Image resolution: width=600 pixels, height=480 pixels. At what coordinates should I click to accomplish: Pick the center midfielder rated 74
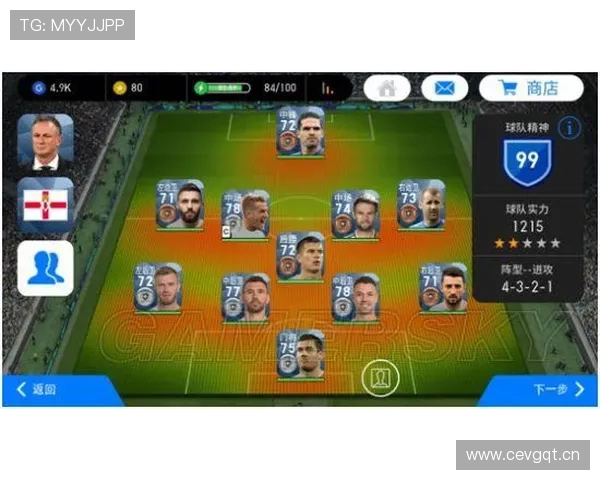(x=355, y=213)
